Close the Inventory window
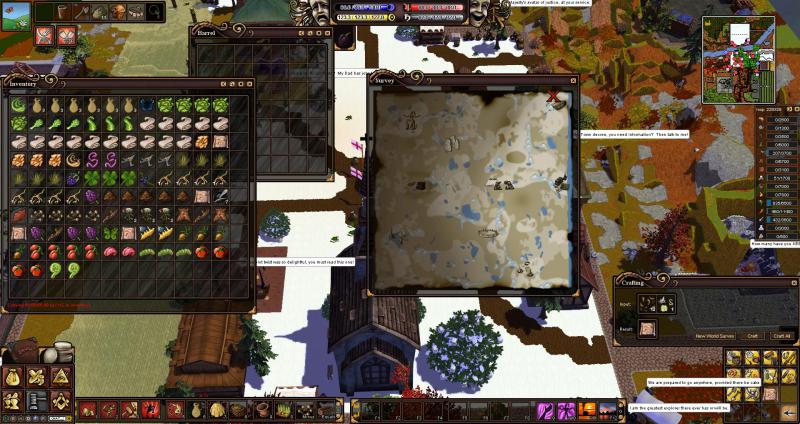Image resolution: width=800 pixels, height=424 pixels. pos(249,83)
